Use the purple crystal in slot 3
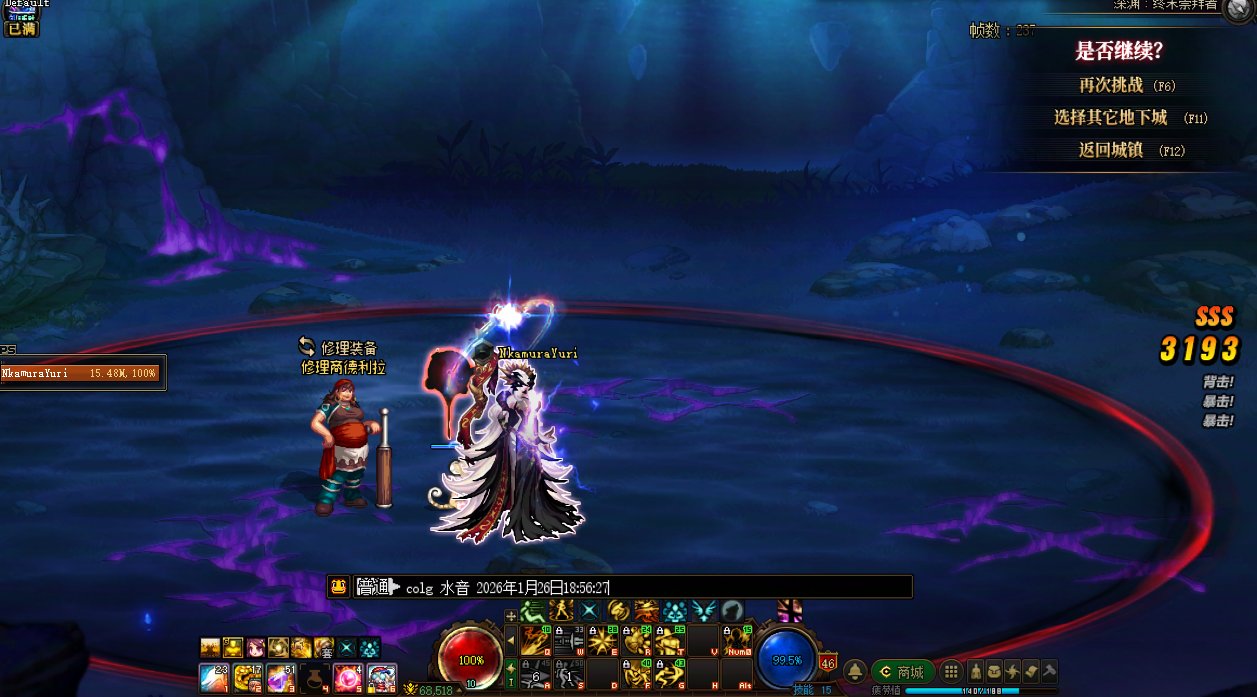This screenshot has width=1257, height=697. point(279,677)
